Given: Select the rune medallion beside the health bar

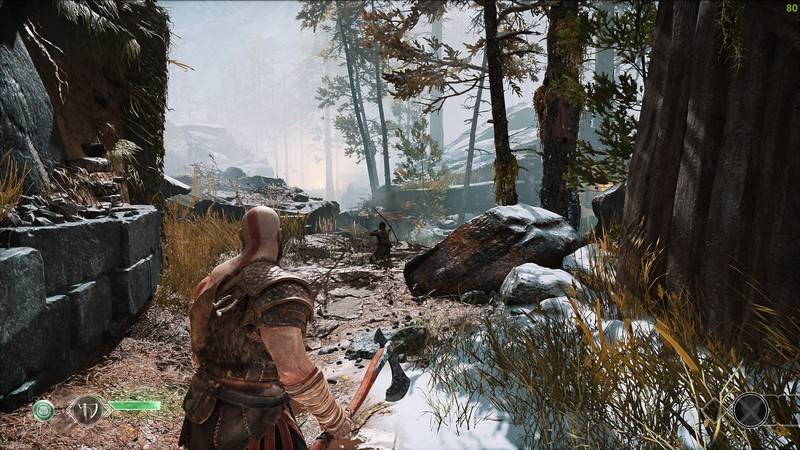Looking at the screenshot, I should pos(87,408).
